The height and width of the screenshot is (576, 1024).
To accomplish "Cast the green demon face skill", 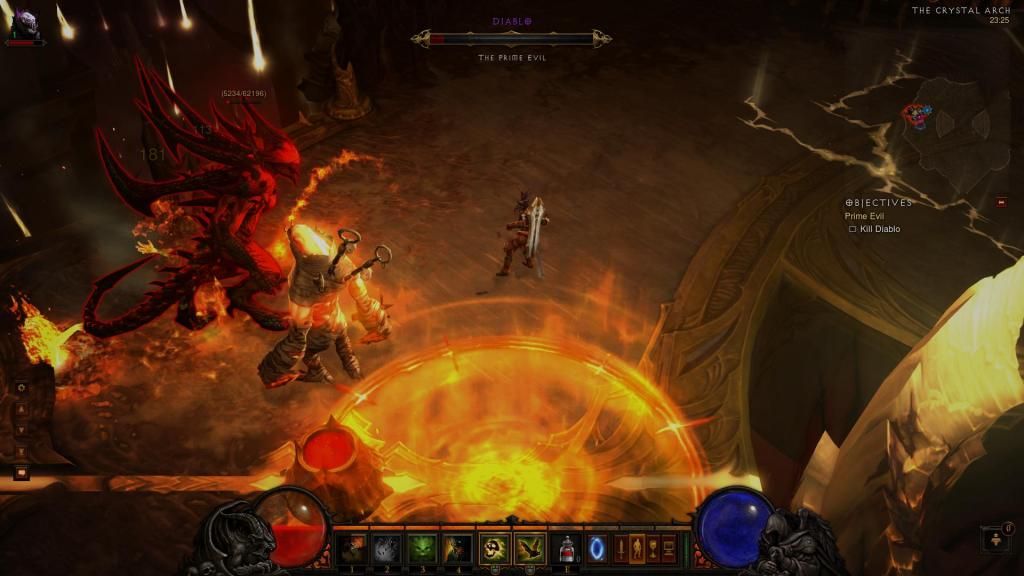I will (422, 548).
